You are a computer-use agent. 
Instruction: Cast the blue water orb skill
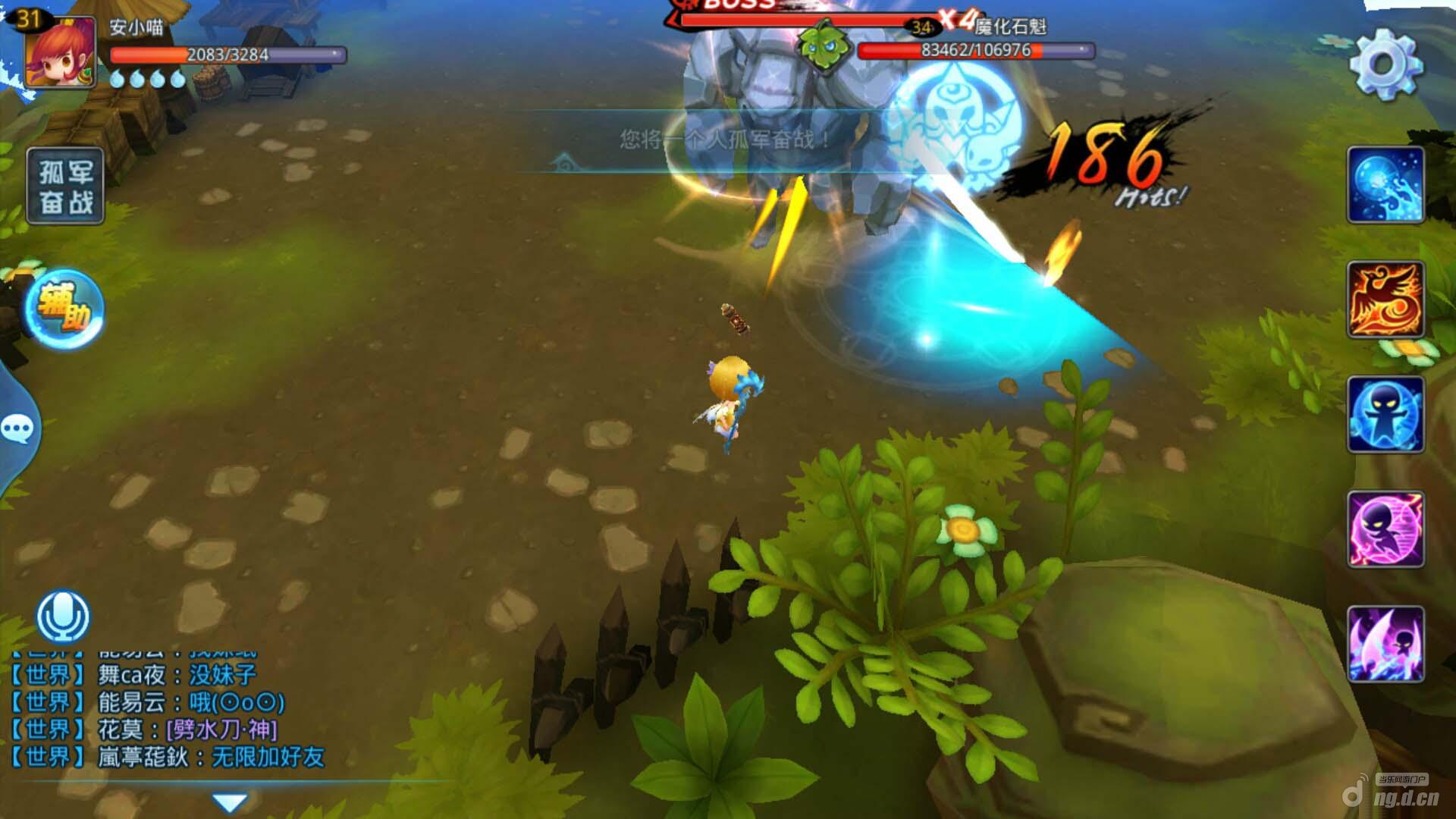coord(1385,186)
